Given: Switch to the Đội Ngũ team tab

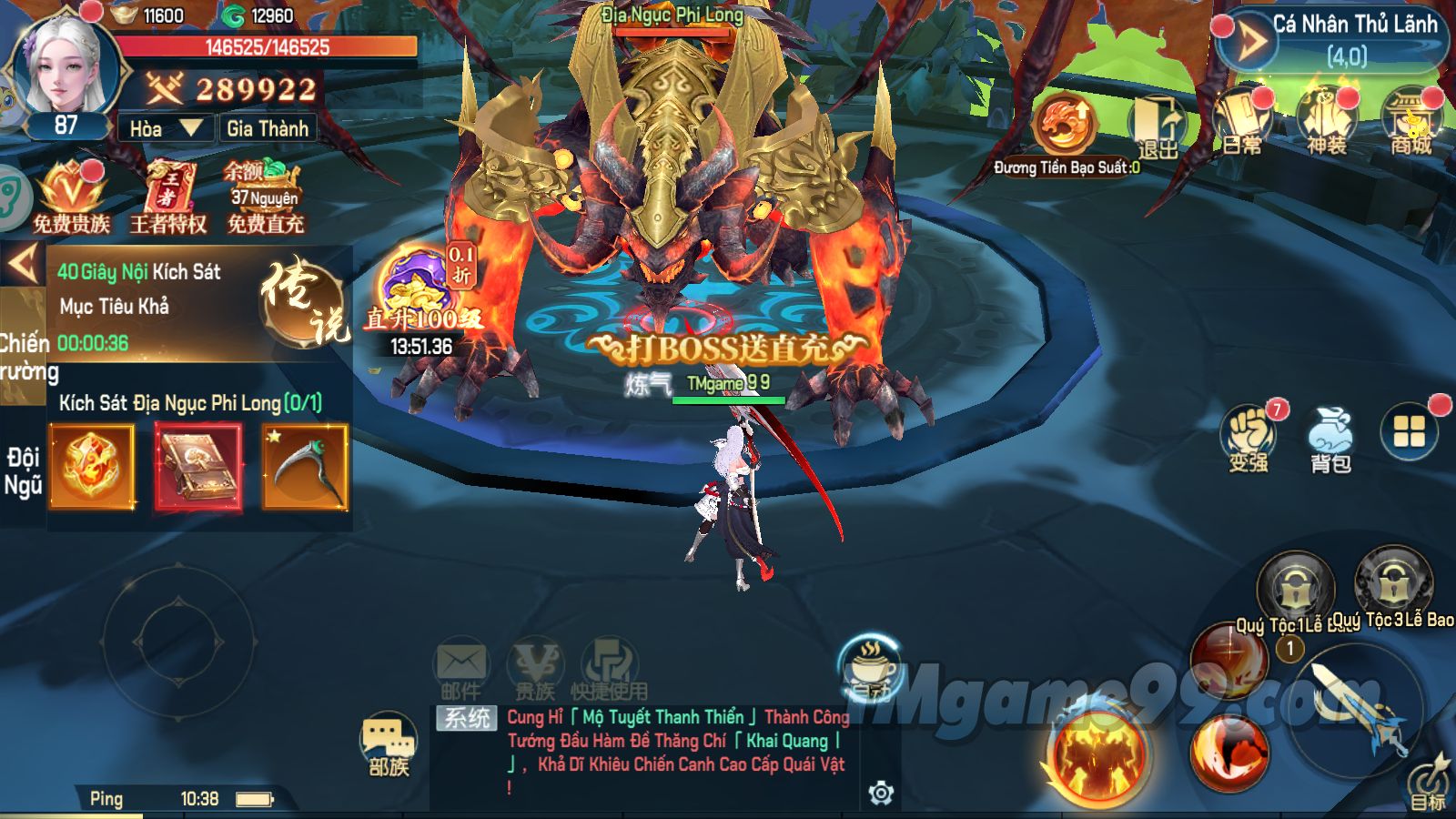Looking at the screenshot, I should click(x=23, y=470).
